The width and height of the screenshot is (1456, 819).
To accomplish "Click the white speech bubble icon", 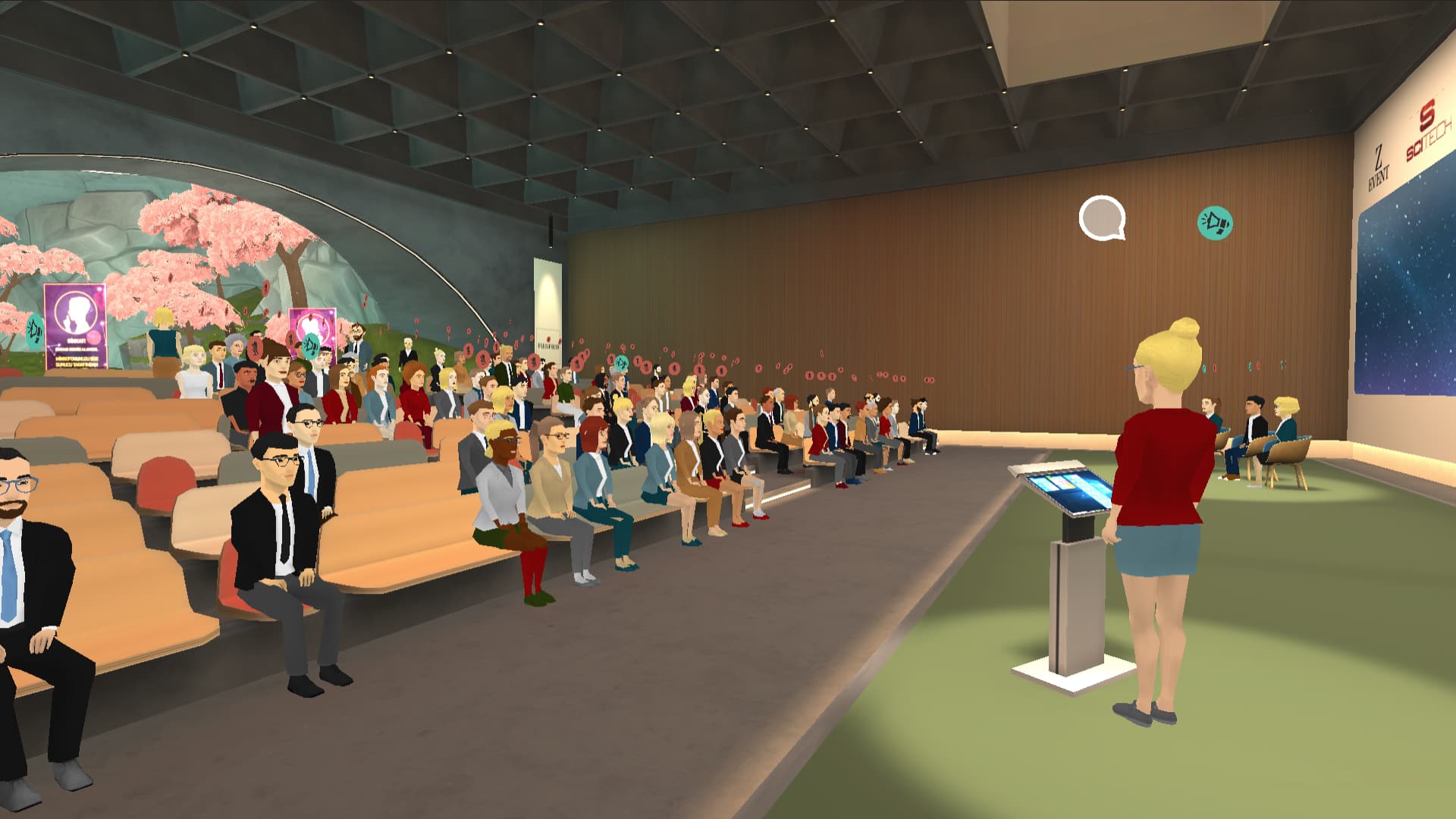I will click(x=1101, y=218).
